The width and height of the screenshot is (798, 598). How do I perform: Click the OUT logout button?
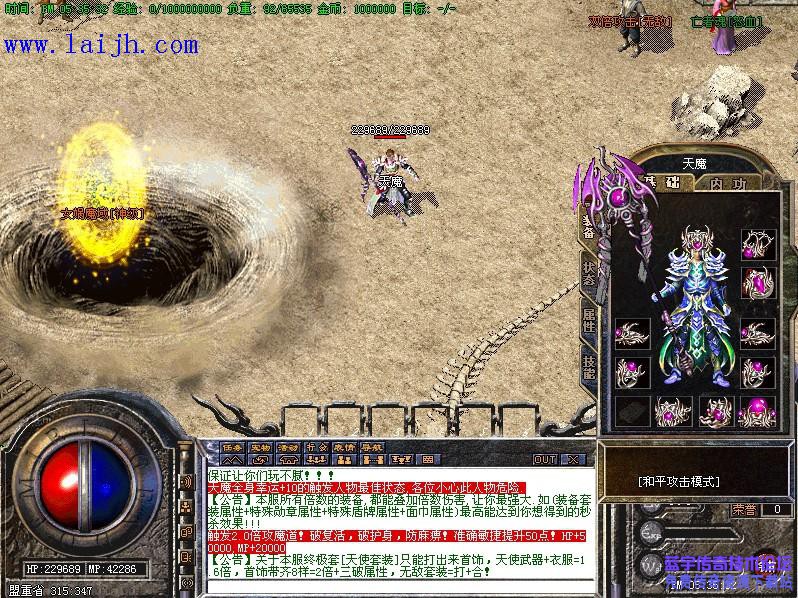click(545, 459)
